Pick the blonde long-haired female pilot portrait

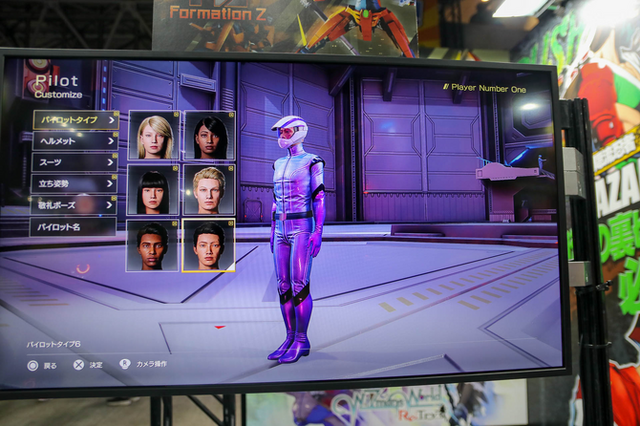tap(154, 136)
